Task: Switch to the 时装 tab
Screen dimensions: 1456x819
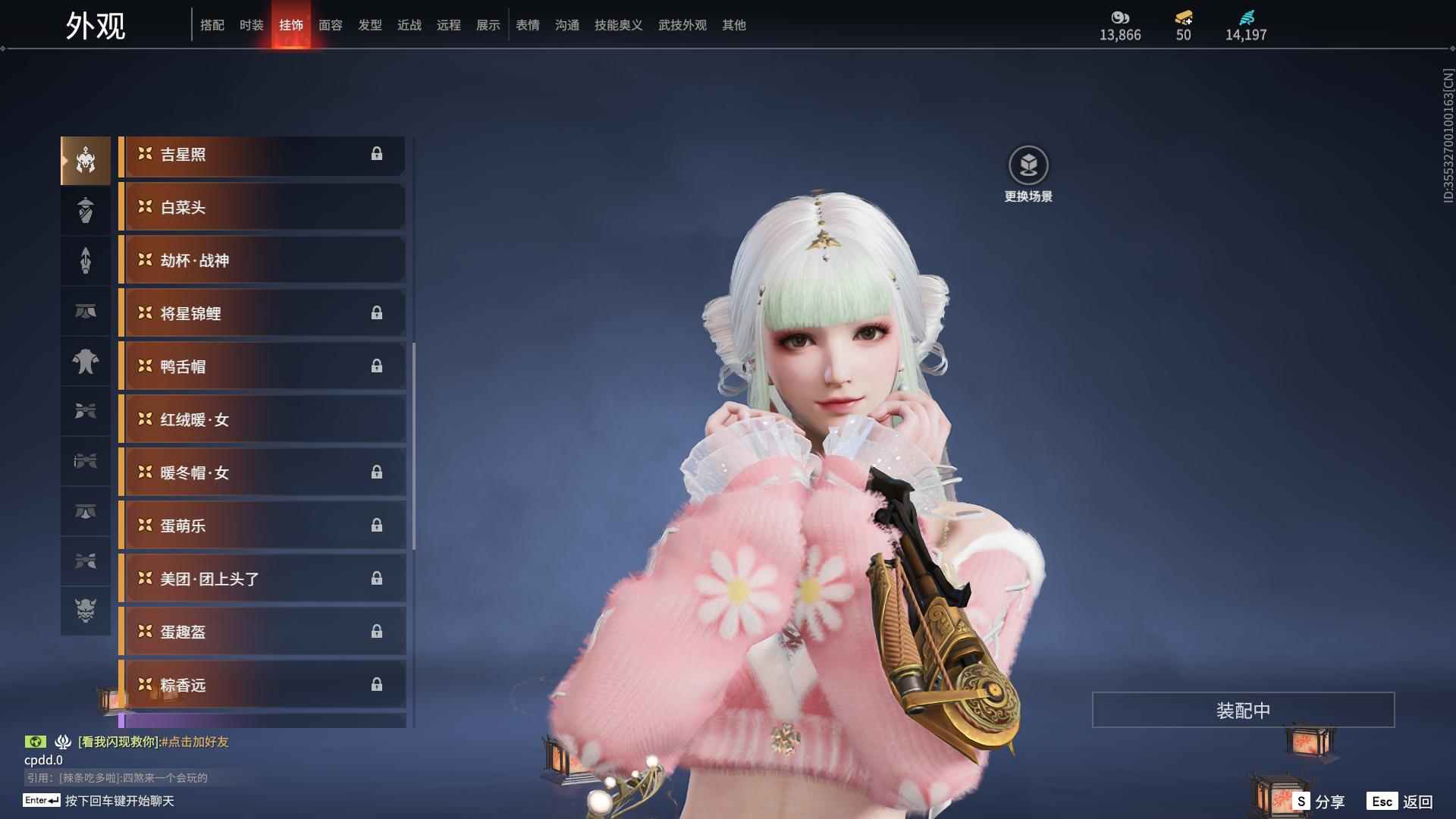Action: (x=251, y=25)
